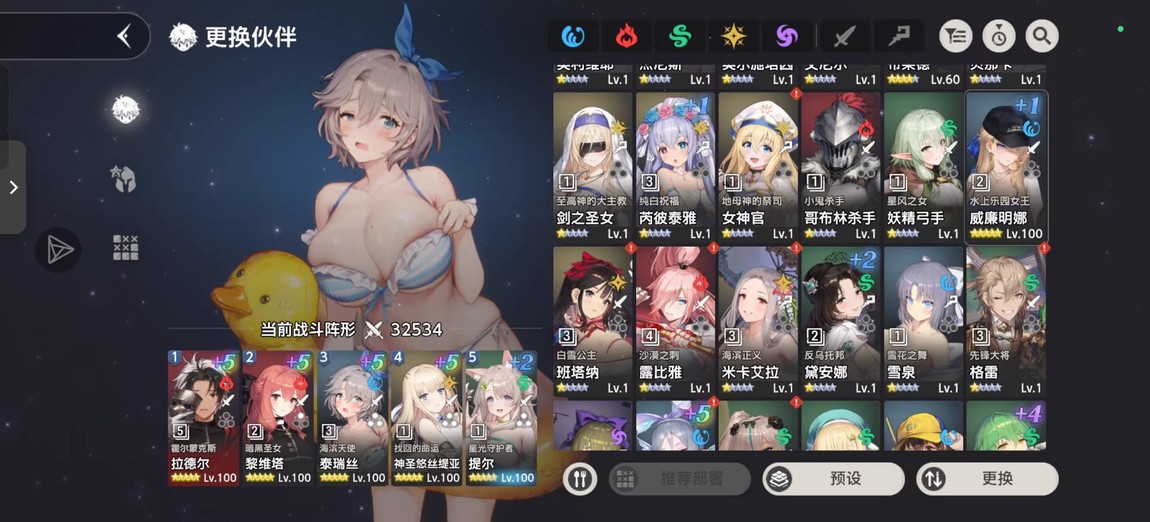Screen dimensions: 1150x522
Task: Select 威廉明娜 Lv.100 card
Action: pos(1005,166)
